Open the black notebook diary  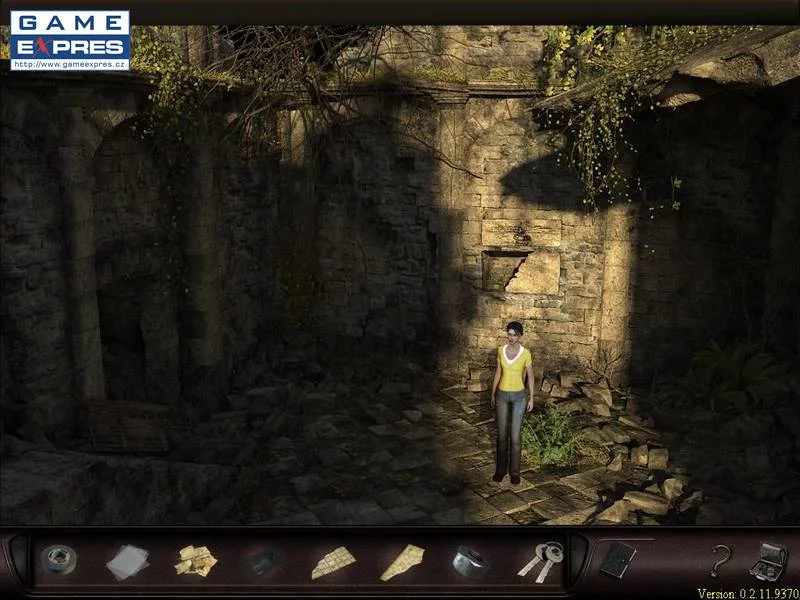point(617,560)
